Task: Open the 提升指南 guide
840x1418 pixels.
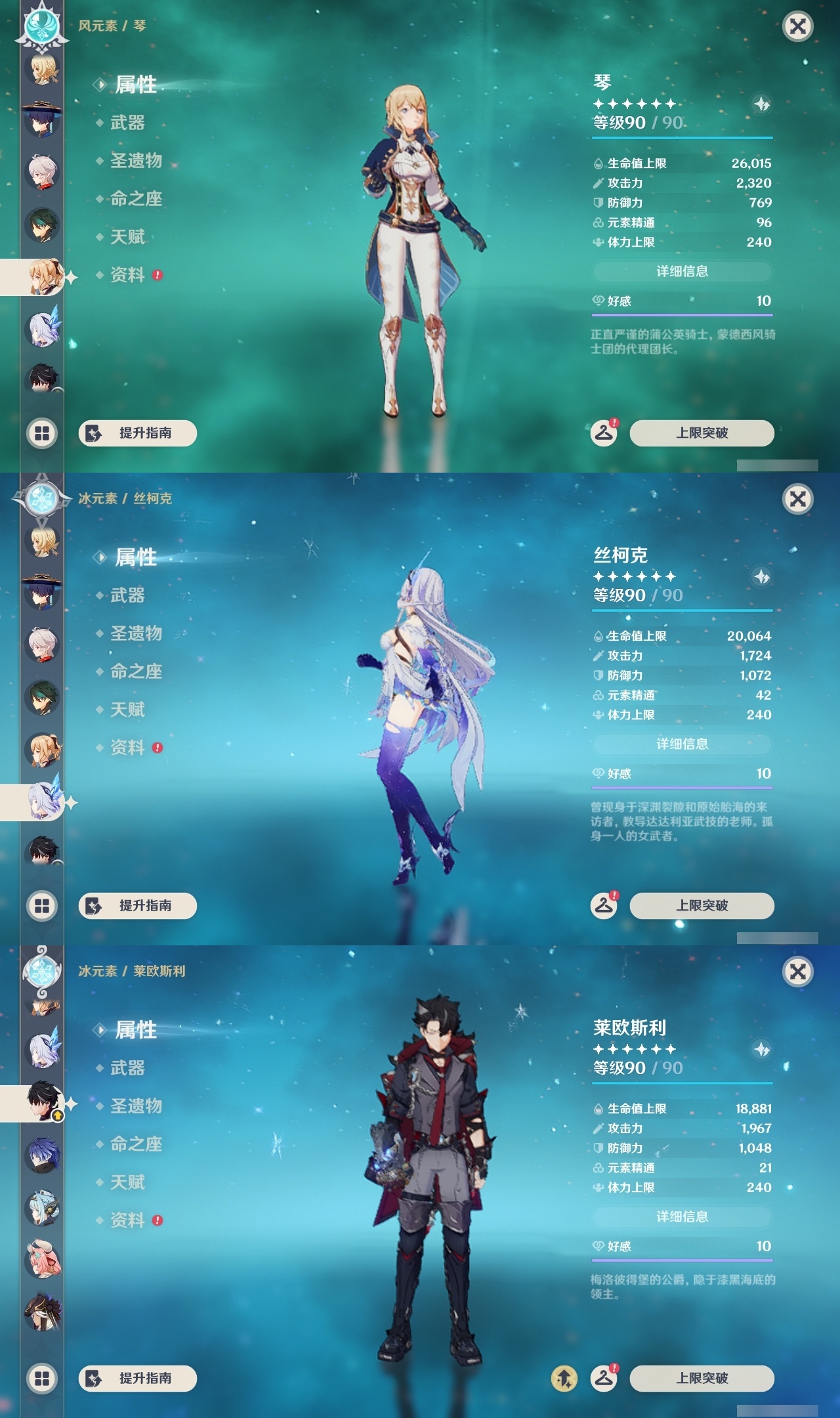Action: (x=136, y=432)
